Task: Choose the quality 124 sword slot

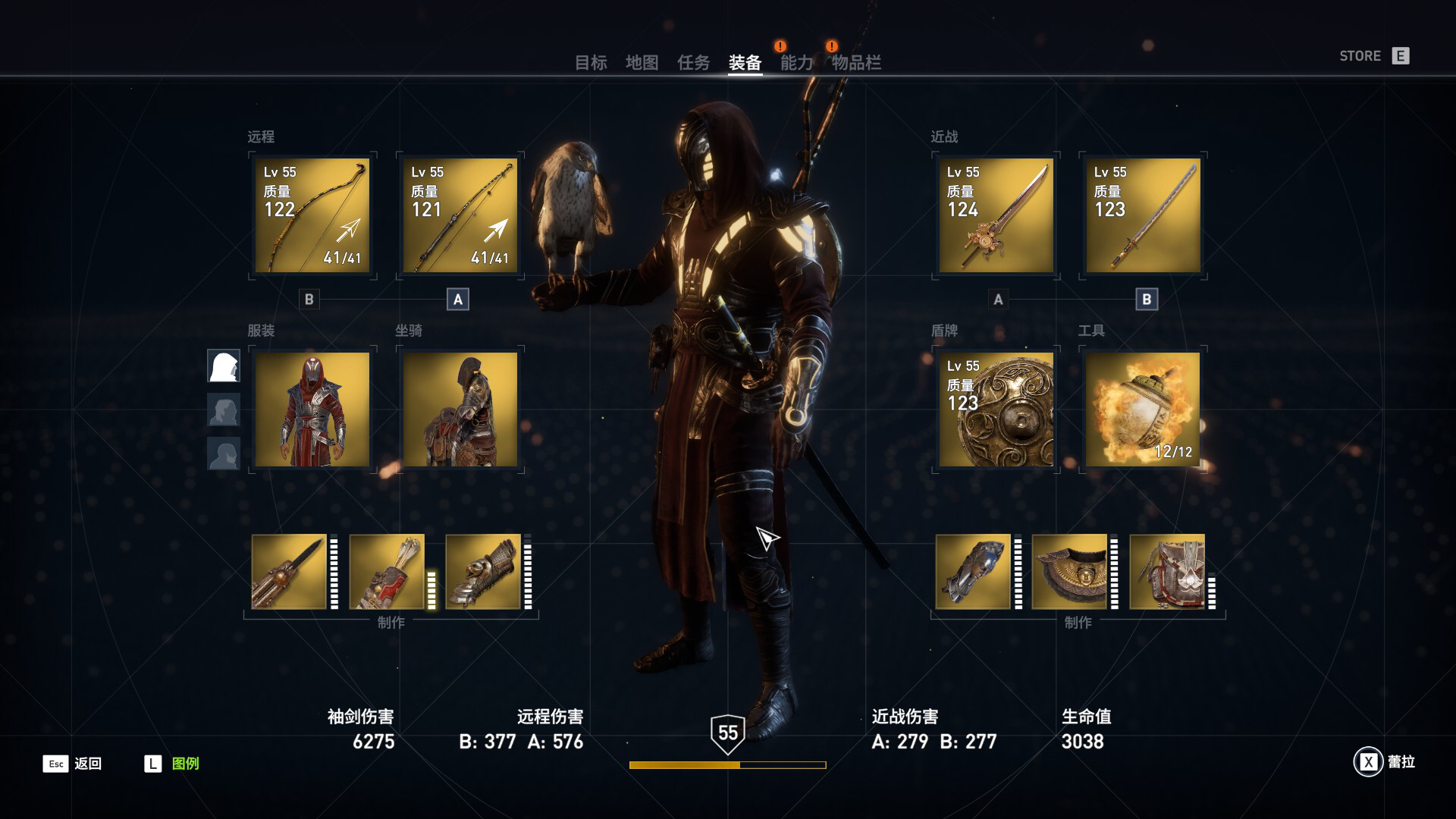Action: [996, 215]
